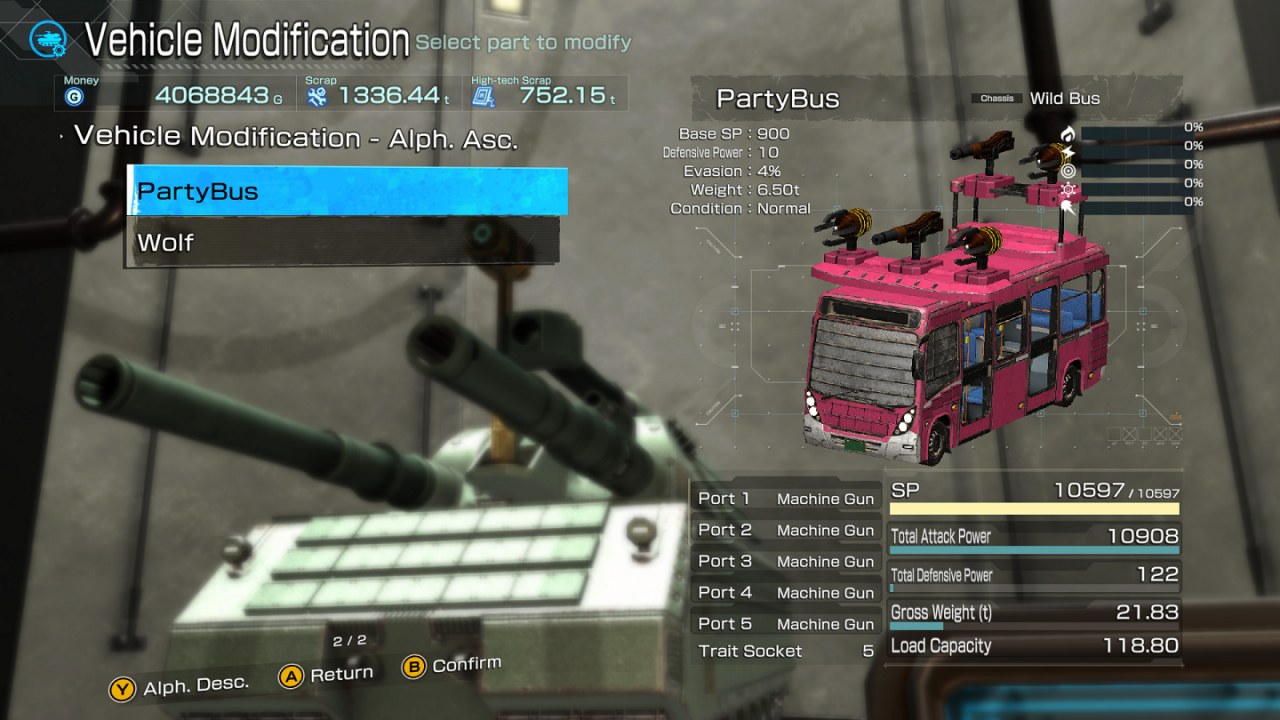Select the PartyBus vehicle entry

[x=347, y=191]
